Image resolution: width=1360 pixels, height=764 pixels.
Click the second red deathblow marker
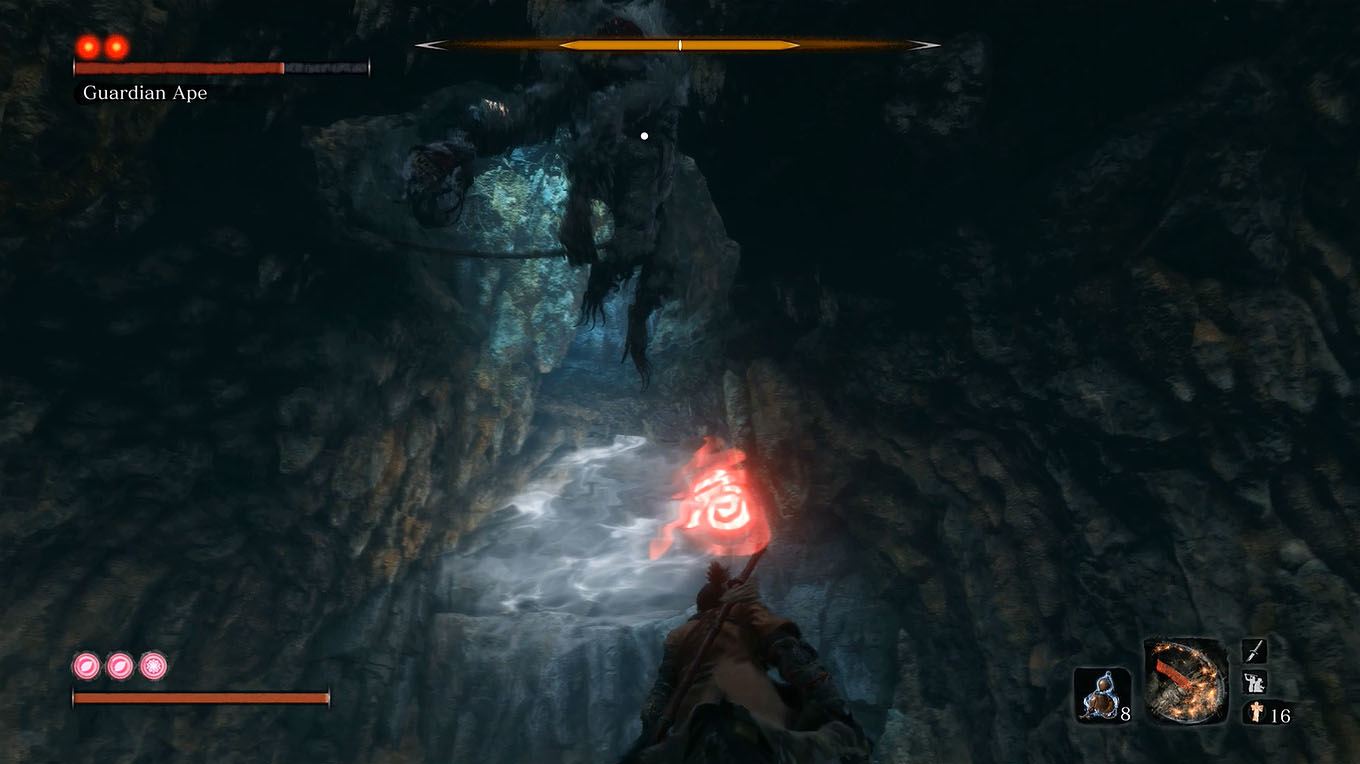tap(113, 45)
